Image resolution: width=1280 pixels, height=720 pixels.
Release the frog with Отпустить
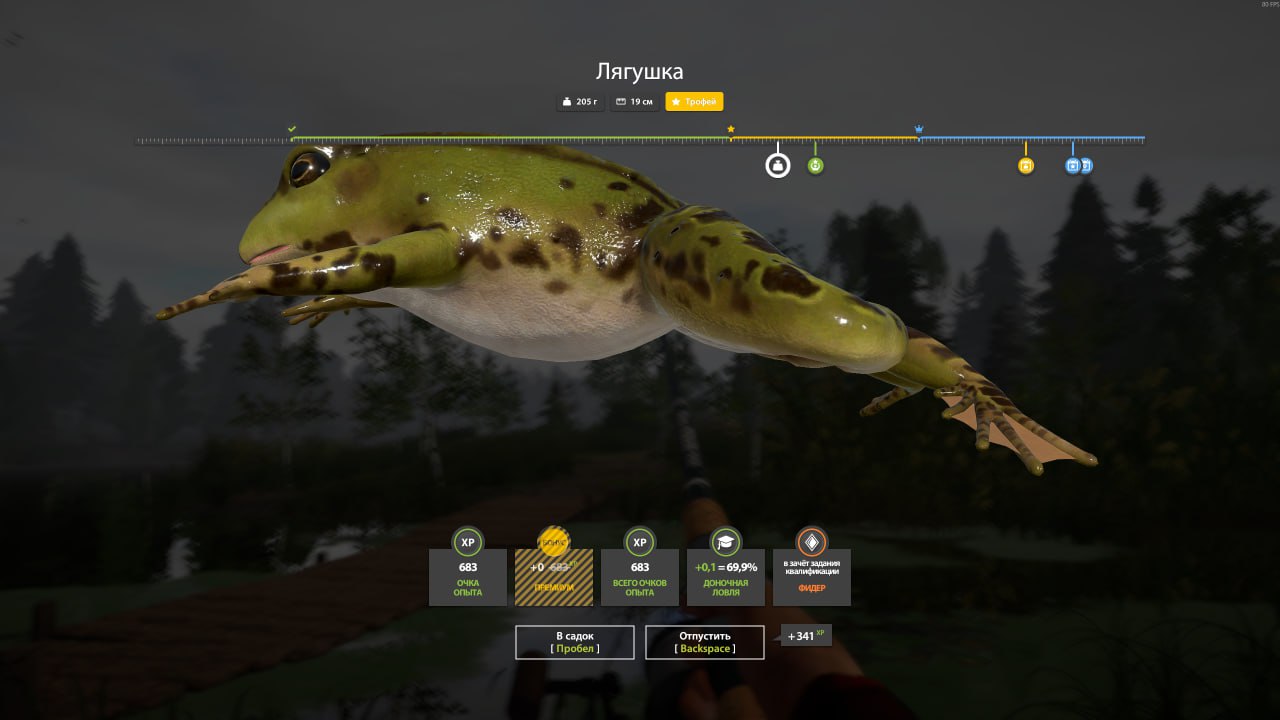[704, 642]
